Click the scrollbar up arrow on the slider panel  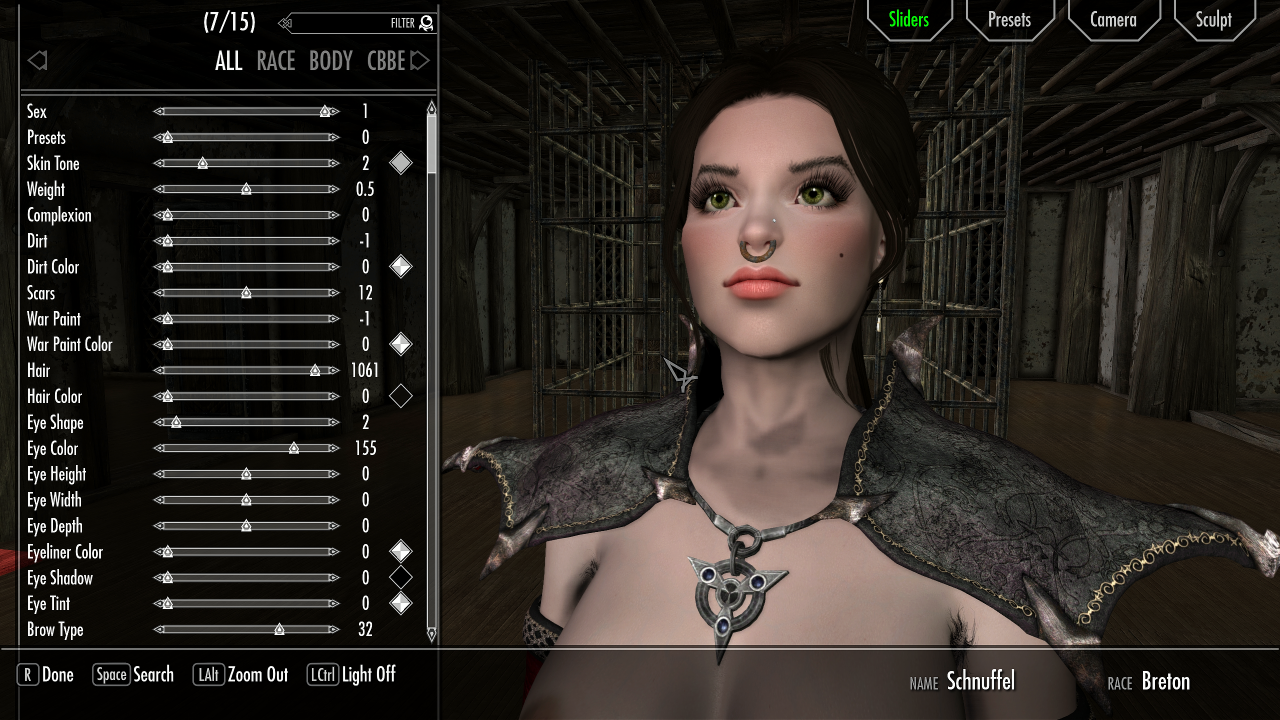click(x=431, y=104)
